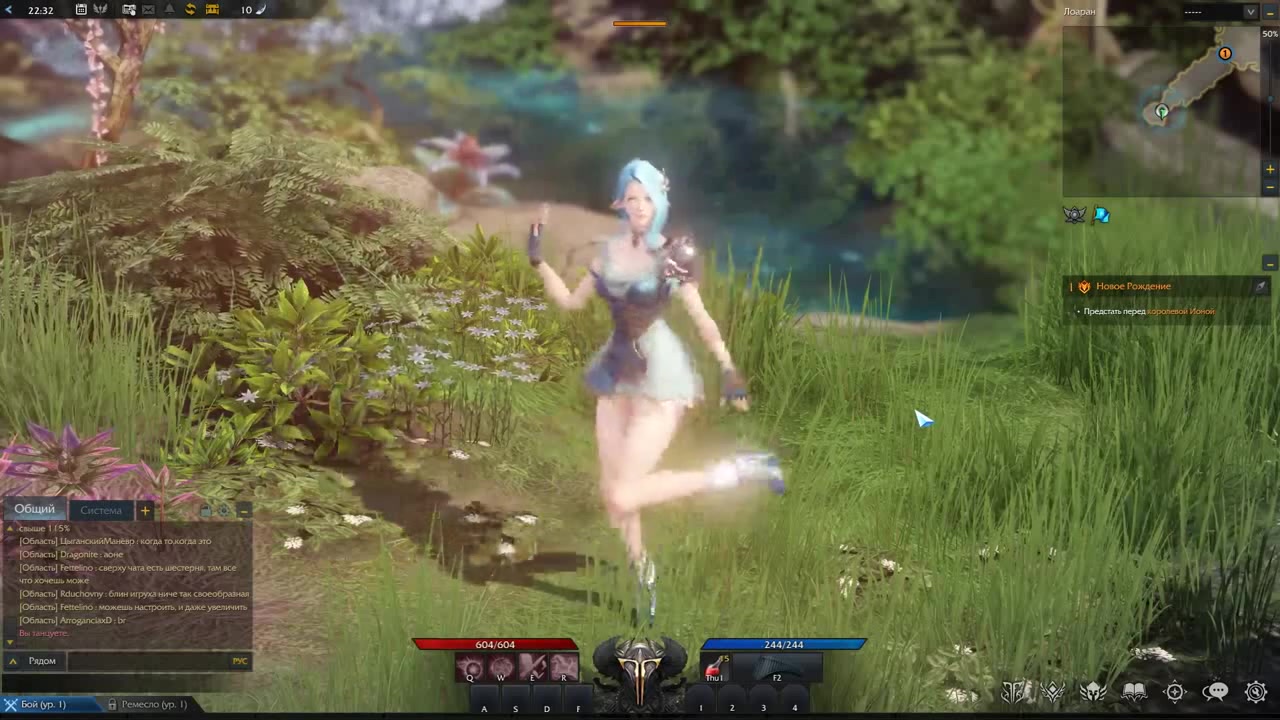
Task: Open the calendar events icon
Action: (x=81, y=10)
